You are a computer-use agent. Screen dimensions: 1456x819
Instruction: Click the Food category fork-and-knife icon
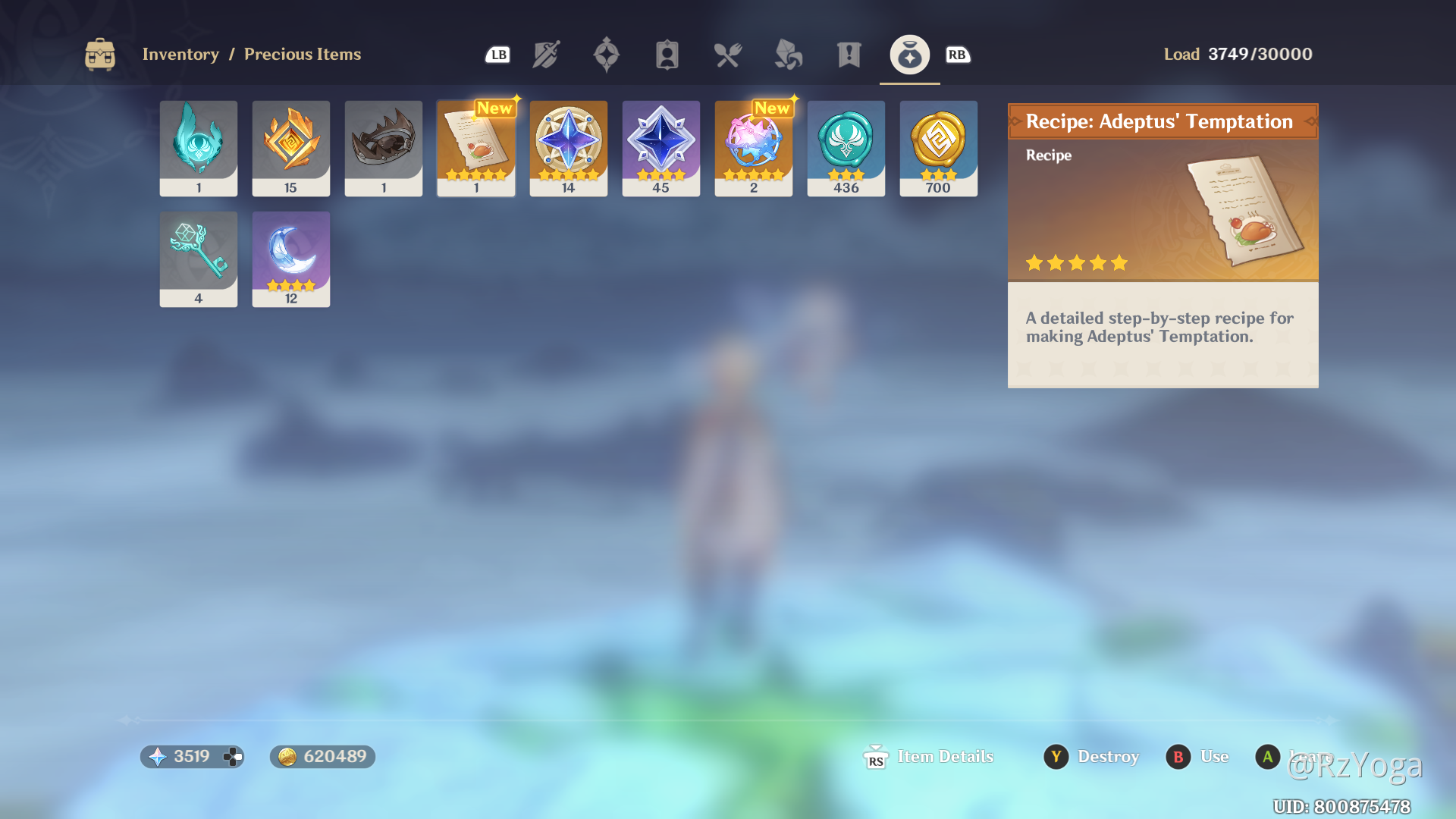coord(726,54)
